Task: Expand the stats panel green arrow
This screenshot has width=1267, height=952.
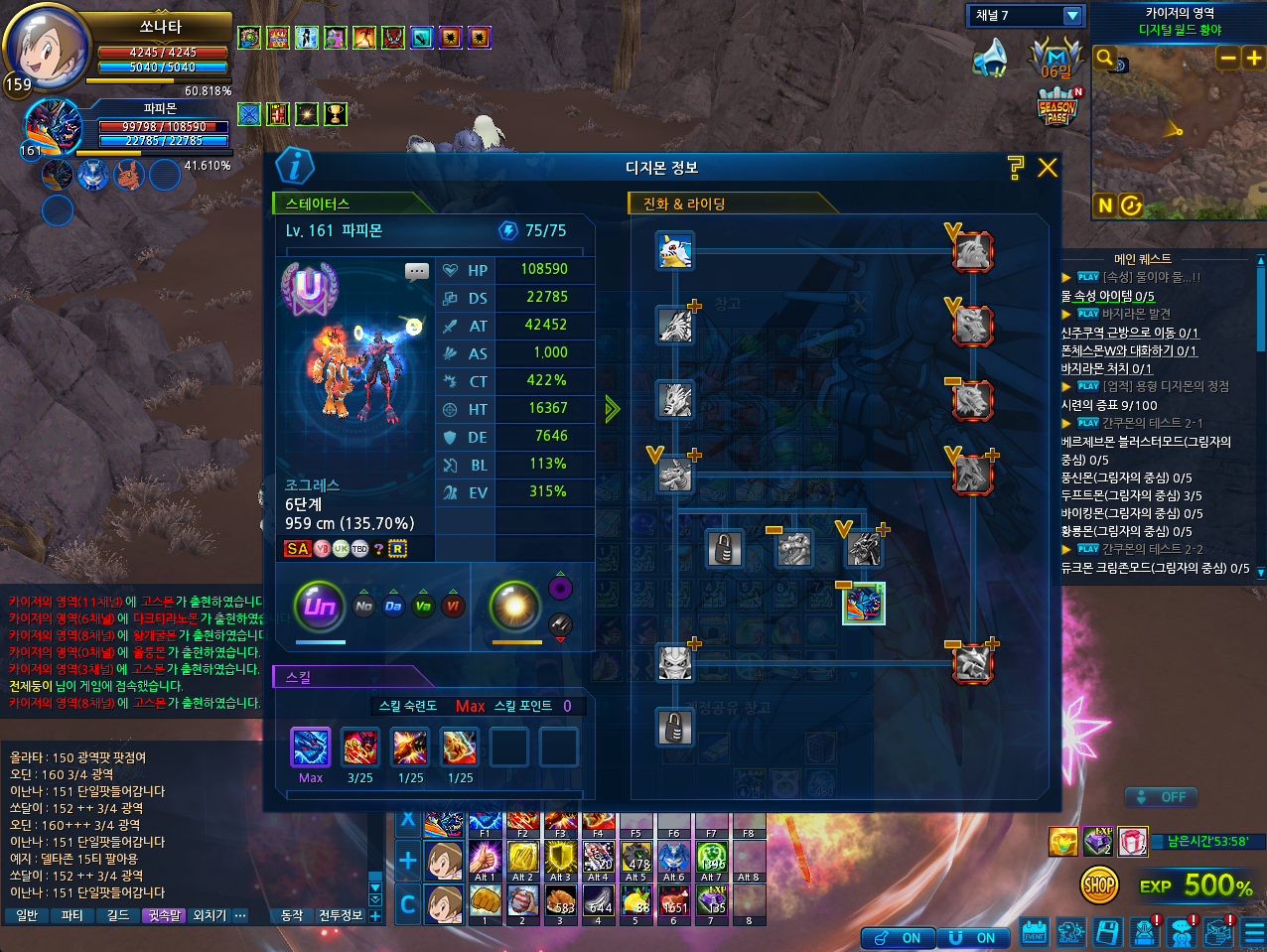Action: point(612,408)
